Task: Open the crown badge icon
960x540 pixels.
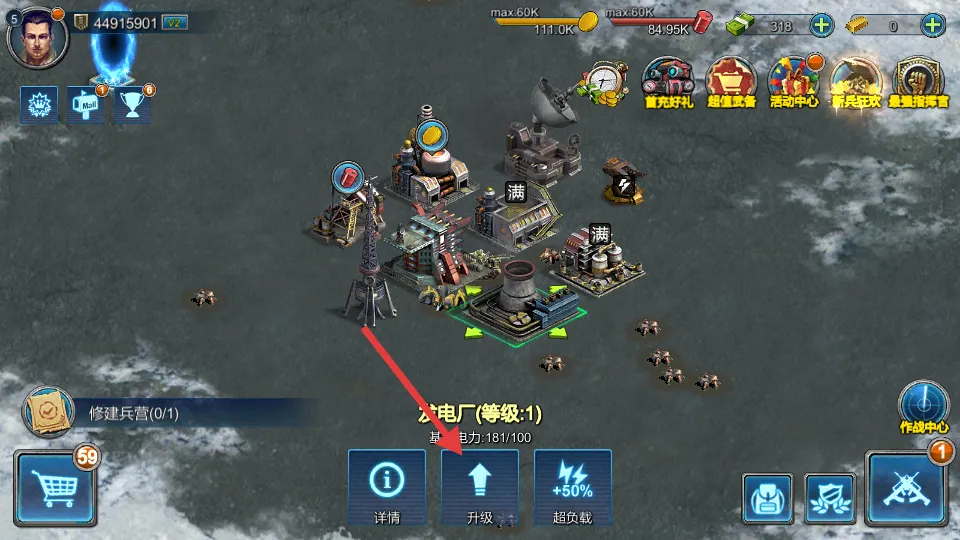Action: point(38,104)
